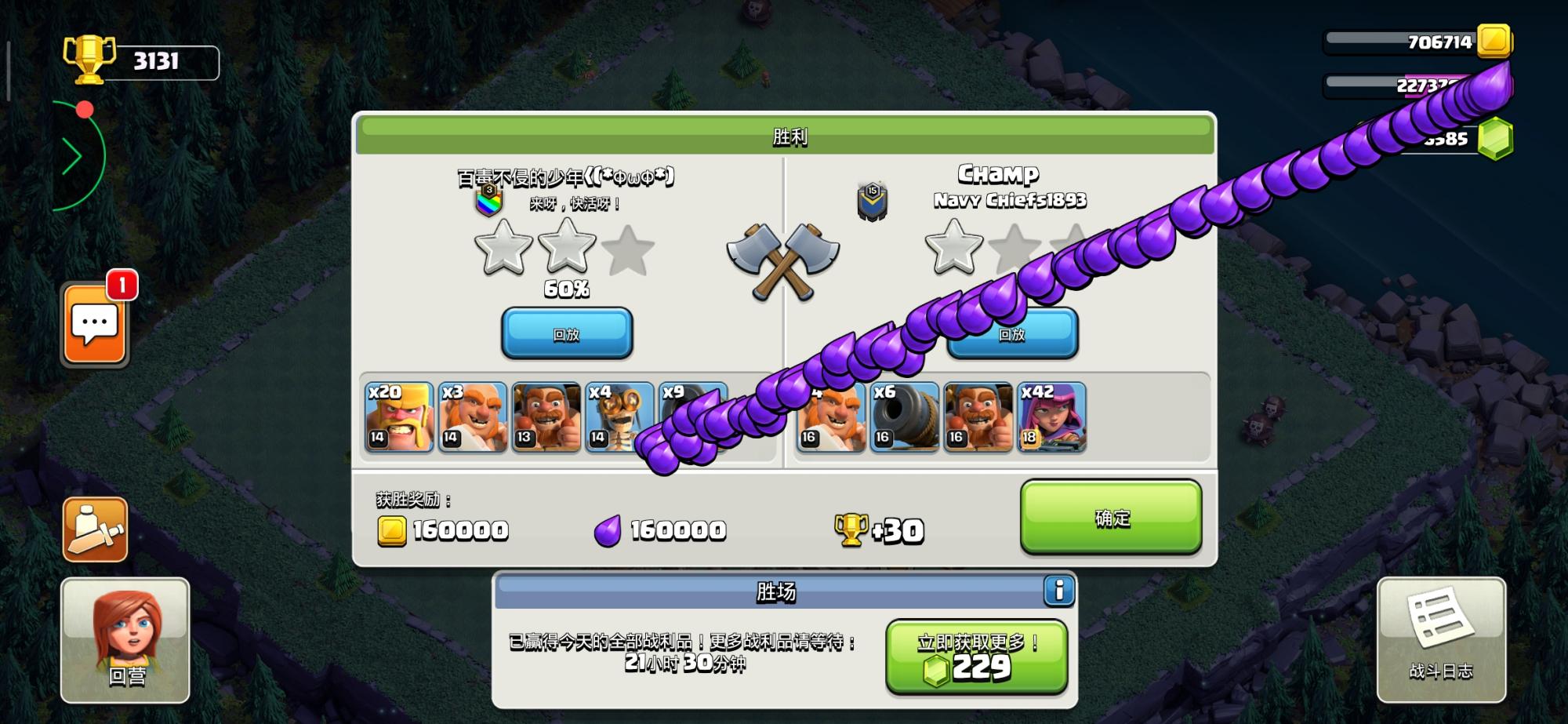Open the chat speech bubble button

pyautogui.click(x=95, y=325)
